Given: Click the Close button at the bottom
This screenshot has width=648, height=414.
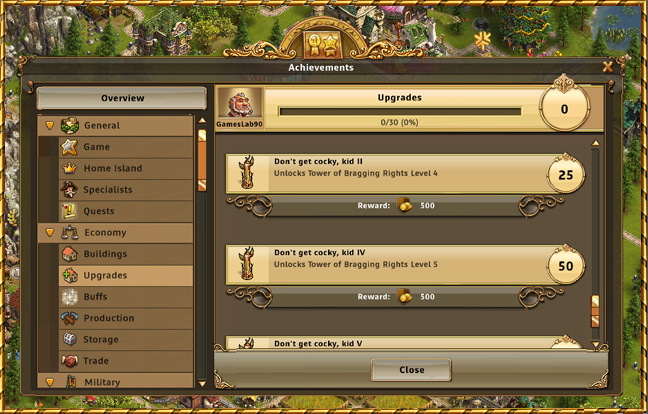Looking at the screenshot, I should click(411, 369).
